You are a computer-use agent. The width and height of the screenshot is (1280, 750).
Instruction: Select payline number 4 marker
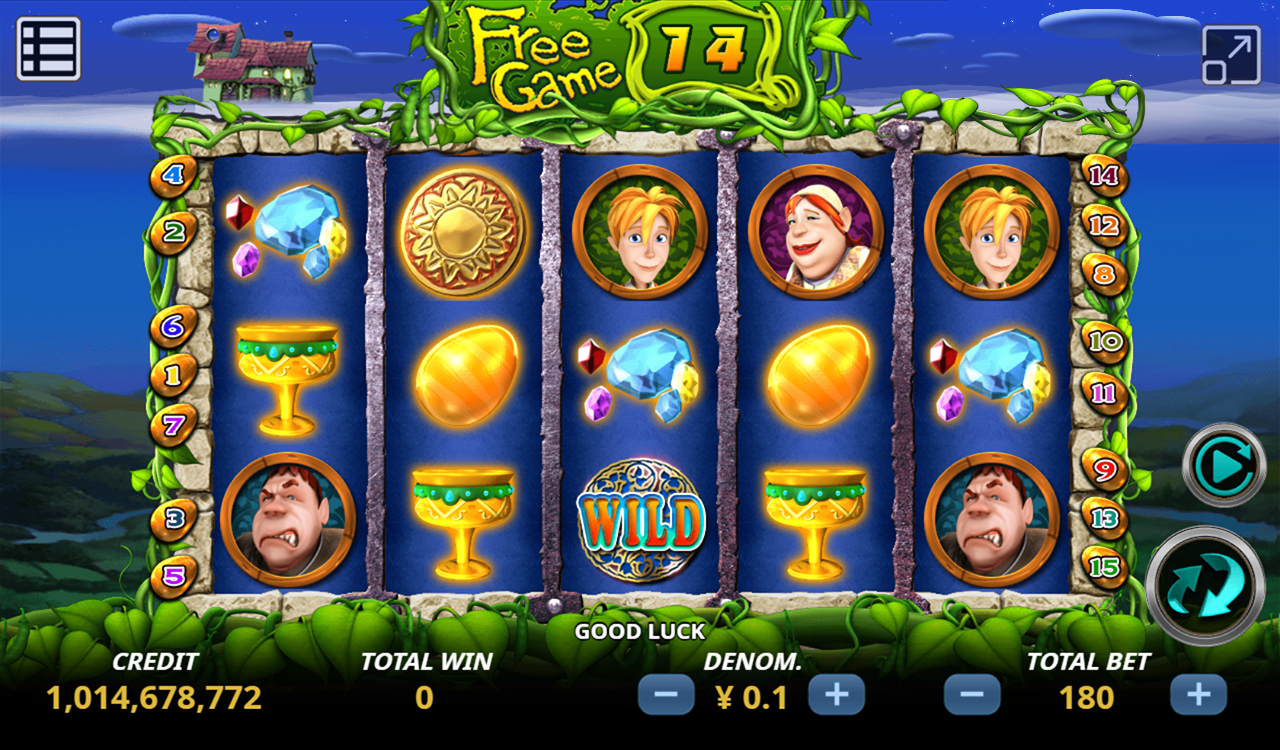(174, 177)
